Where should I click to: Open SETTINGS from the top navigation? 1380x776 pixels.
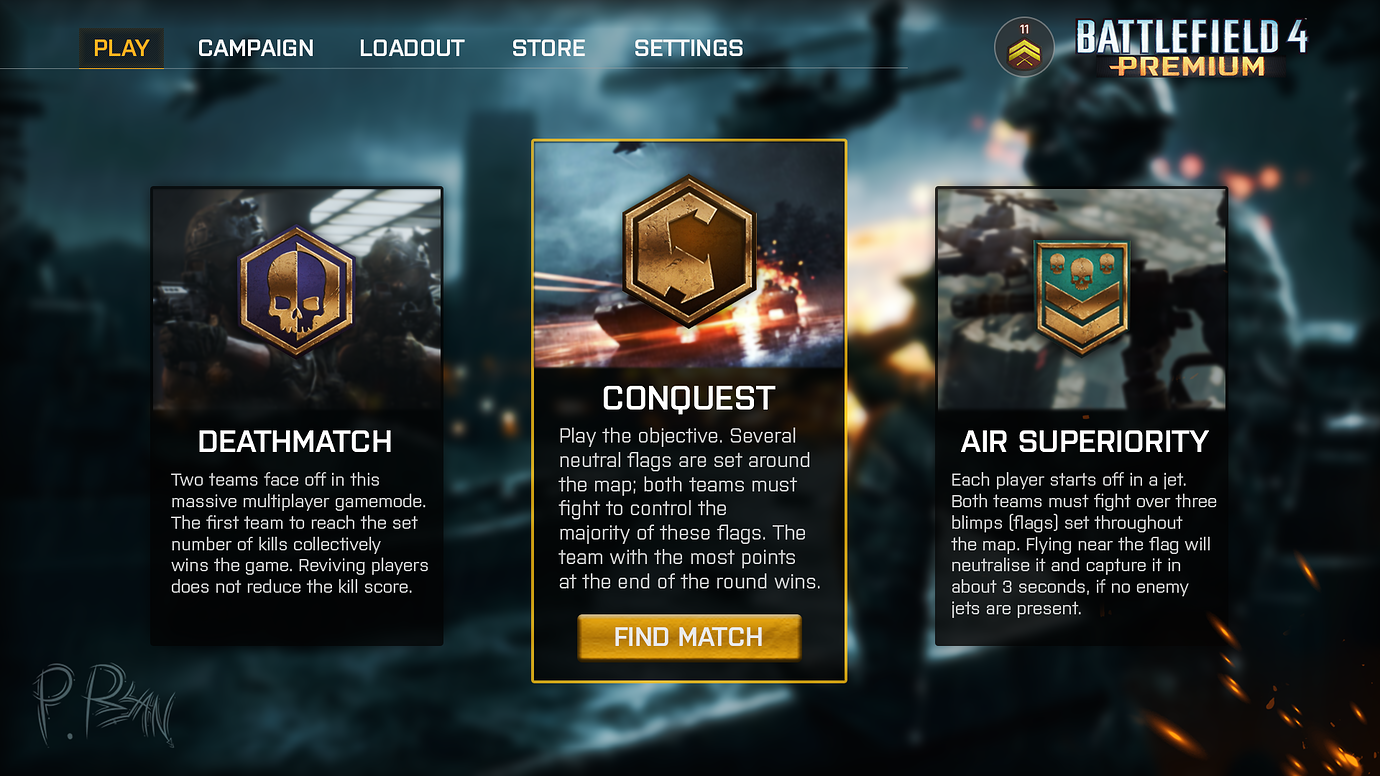(688, 47)
